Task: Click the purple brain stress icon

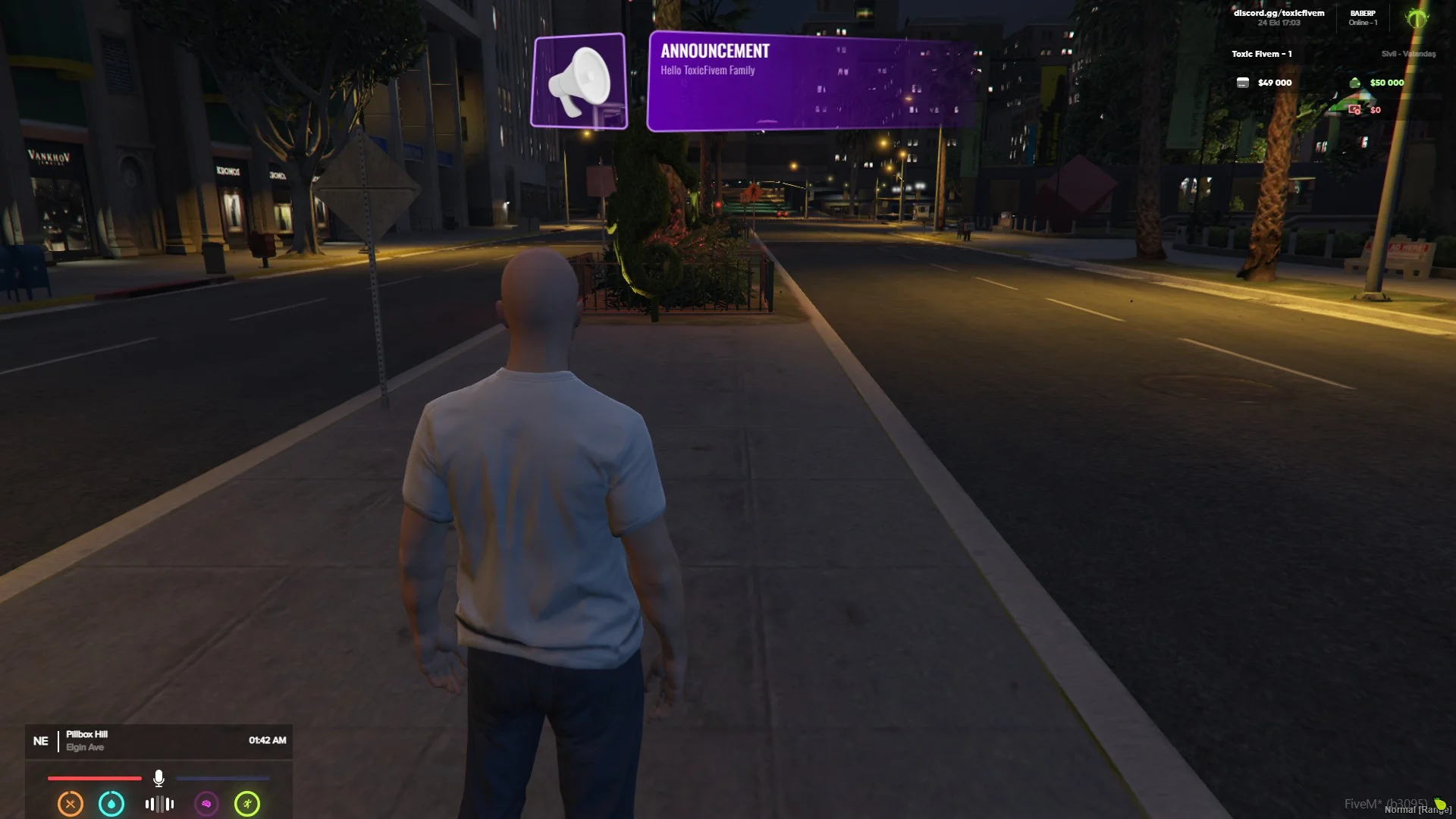Action: pyautogui.click(x=206, y=804)
